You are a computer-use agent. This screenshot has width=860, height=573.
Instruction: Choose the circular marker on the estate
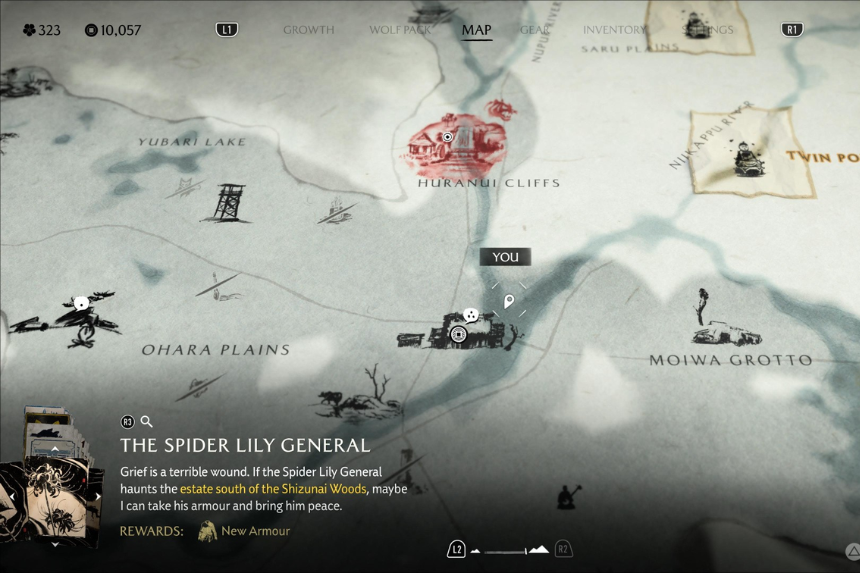[459, 334]
